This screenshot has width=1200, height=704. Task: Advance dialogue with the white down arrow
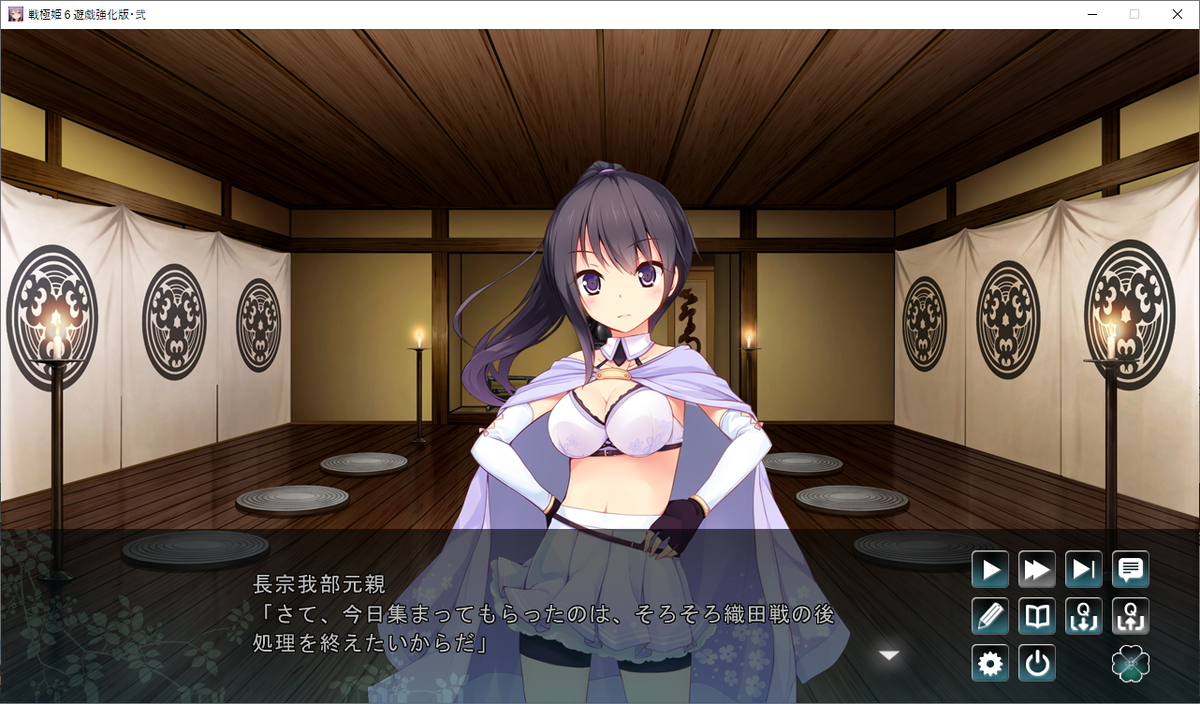(889, 655)
